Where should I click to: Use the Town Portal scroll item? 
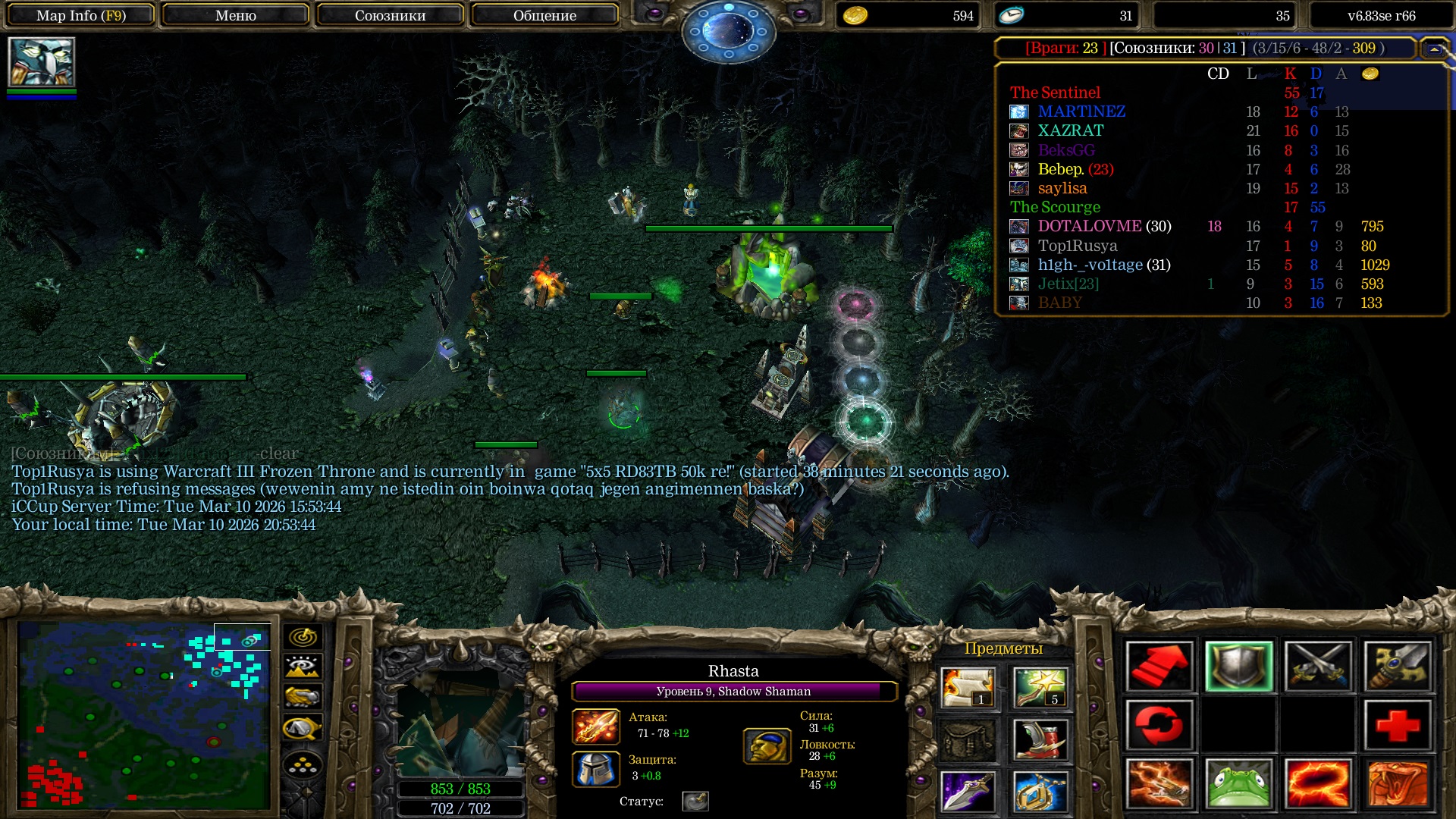point(968,687)
